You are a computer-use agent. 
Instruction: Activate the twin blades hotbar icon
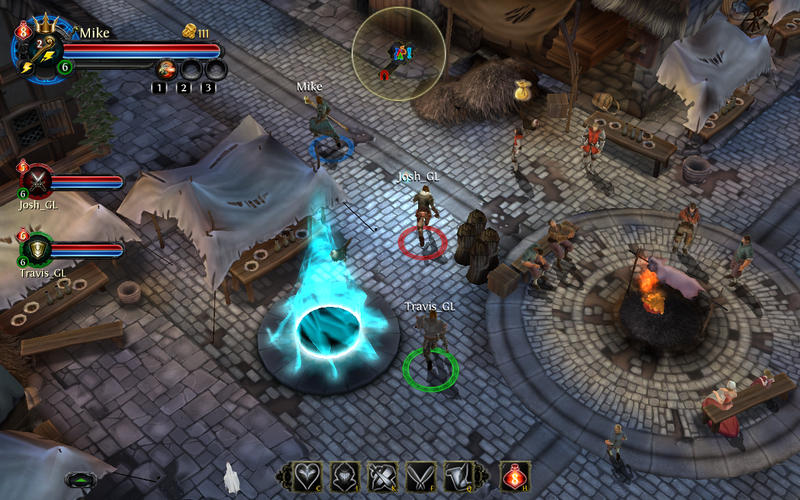[422, 476]
